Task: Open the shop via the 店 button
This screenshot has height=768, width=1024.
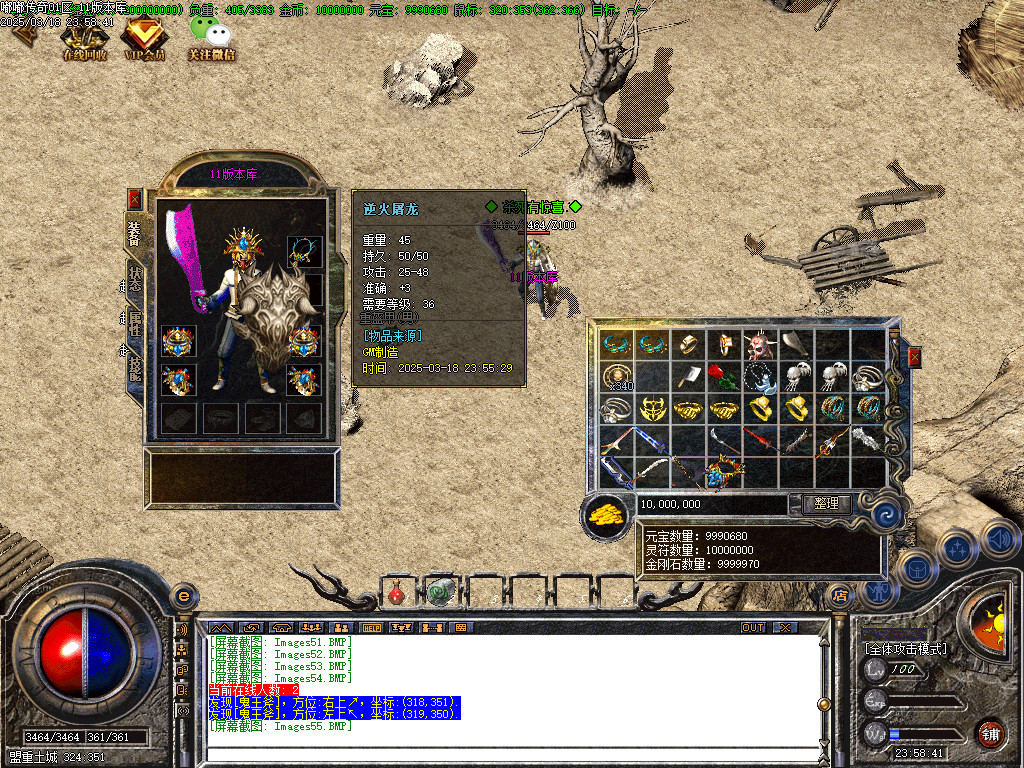Action: (x=840, y=594)
